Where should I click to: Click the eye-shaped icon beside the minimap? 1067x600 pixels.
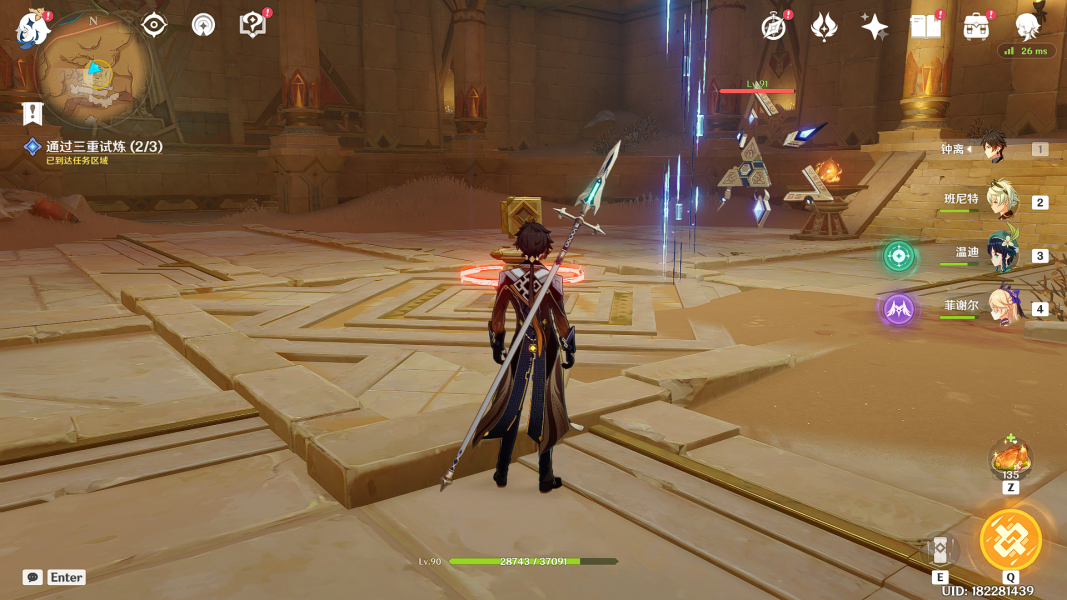pos(153,25)
